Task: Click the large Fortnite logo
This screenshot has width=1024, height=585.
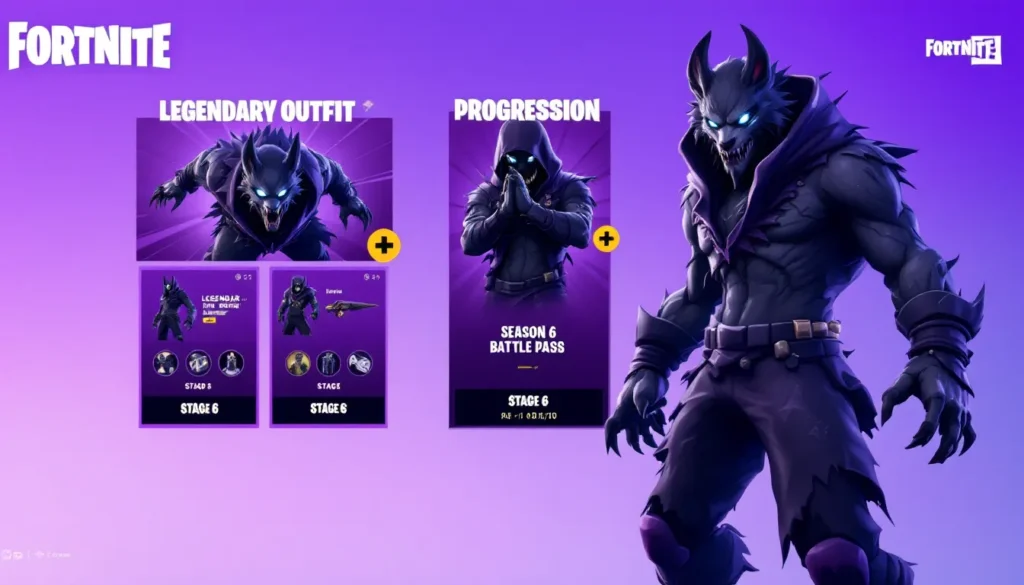Action: [x=90, y=47]
